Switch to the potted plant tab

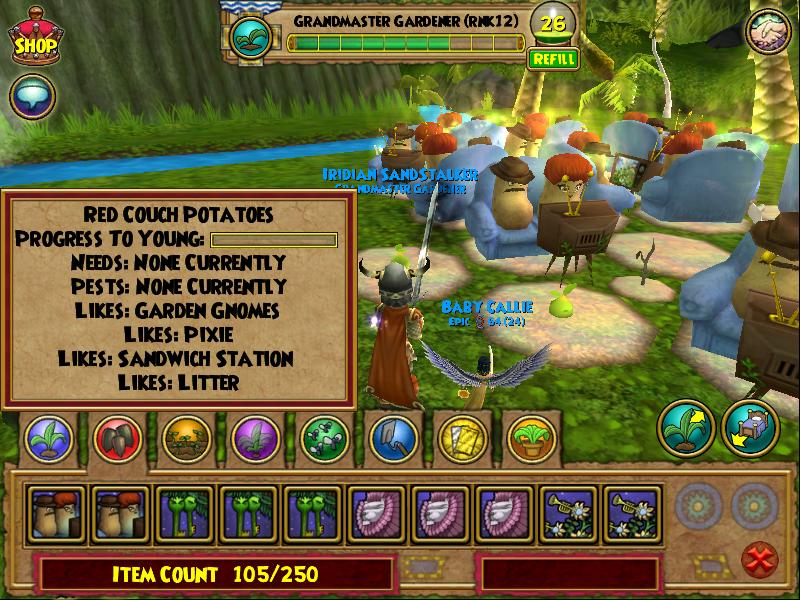click(x=529, y=437)
